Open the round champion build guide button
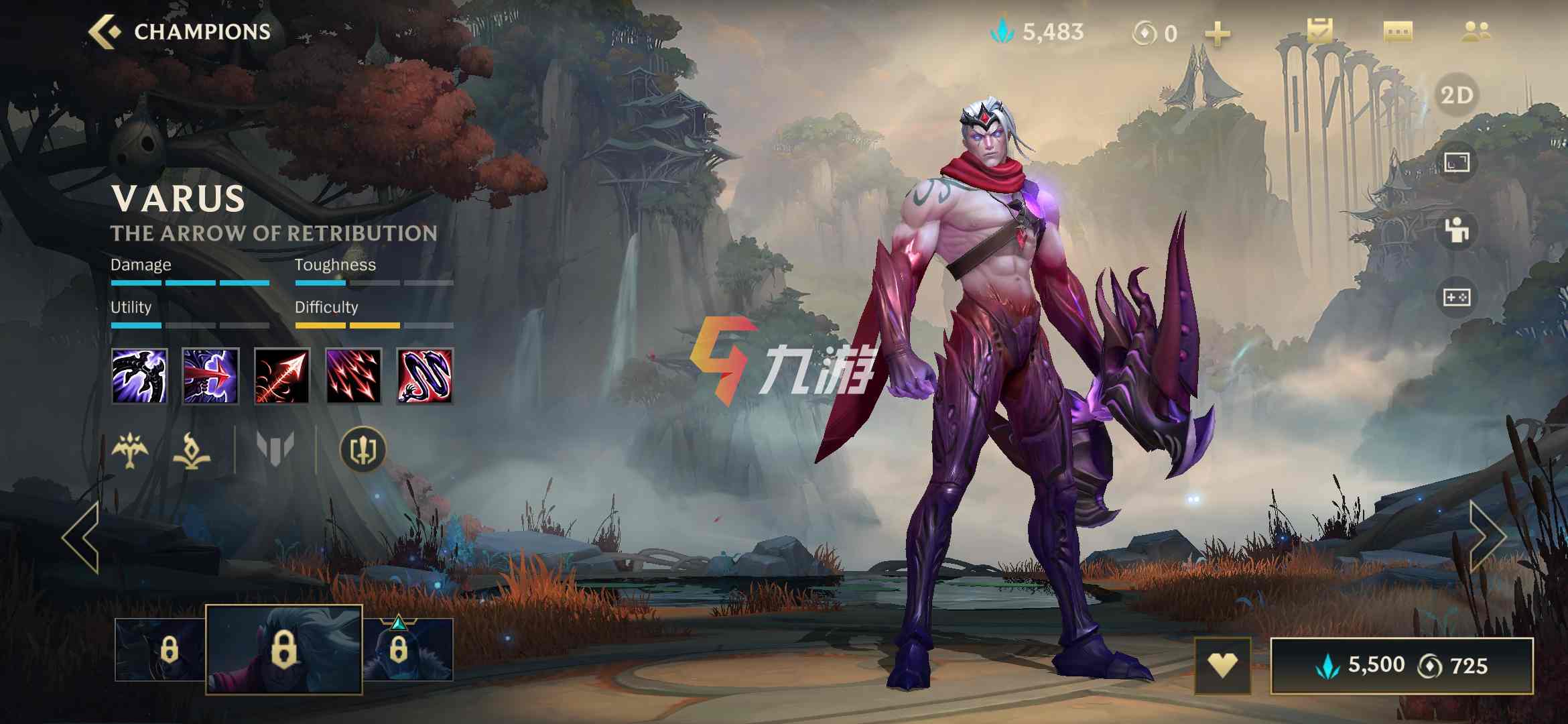The image size is (1568, 724). coord(363,450)
